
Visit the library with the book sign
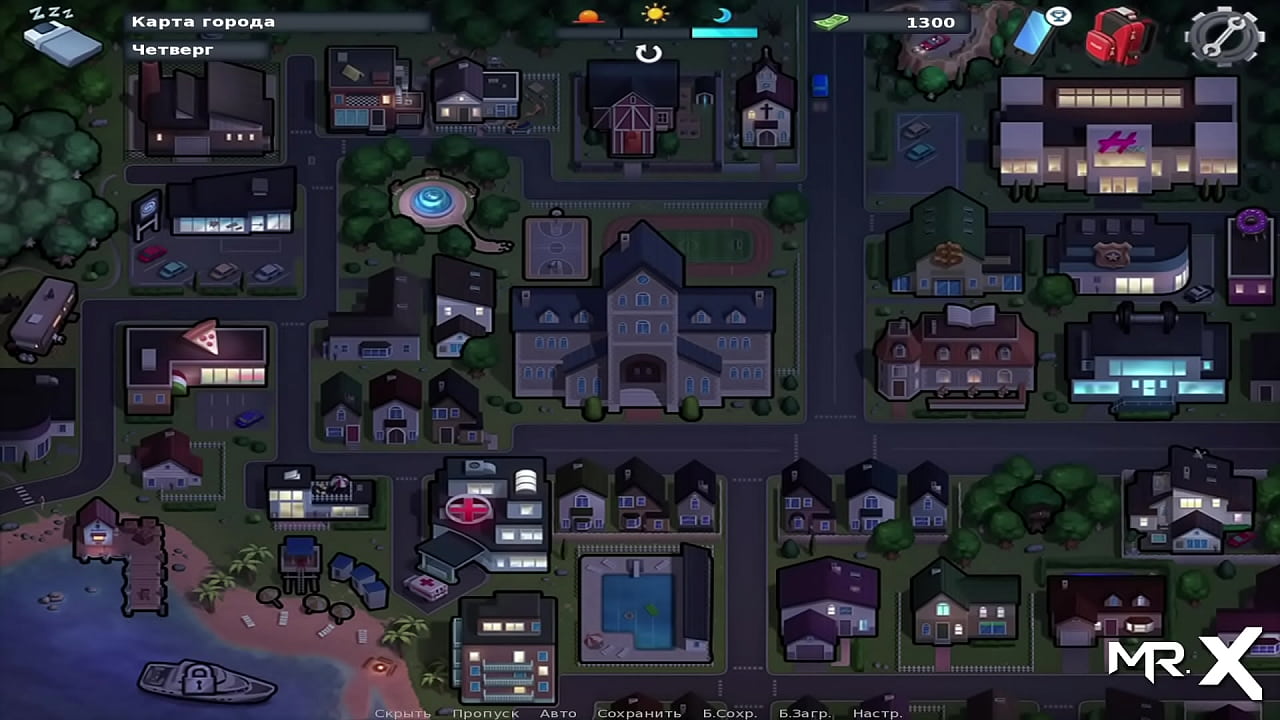(955, 355)
